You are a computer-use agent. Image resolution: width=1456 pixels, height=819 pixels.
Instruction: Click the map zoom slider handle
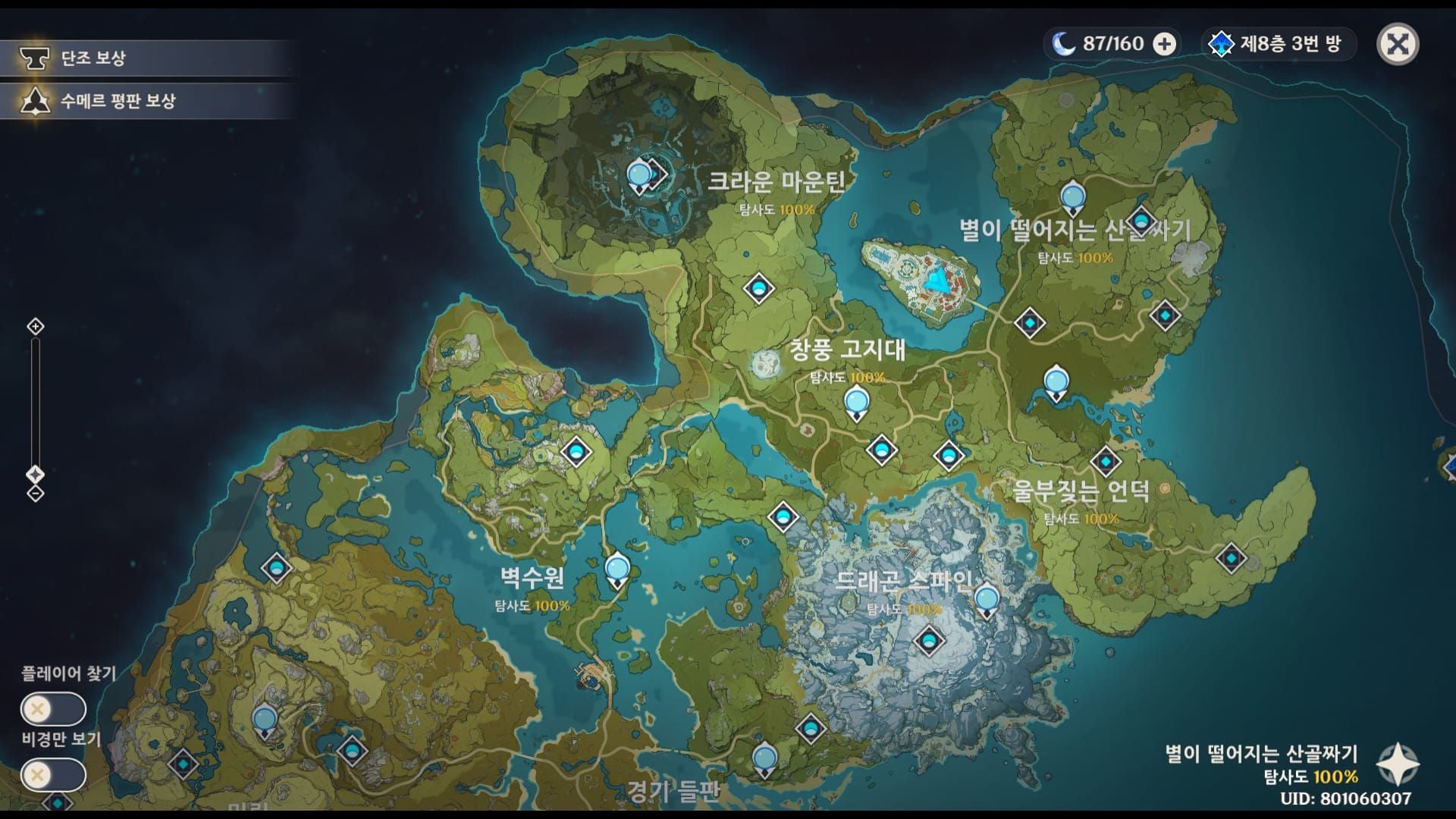[x=36, y=475]
